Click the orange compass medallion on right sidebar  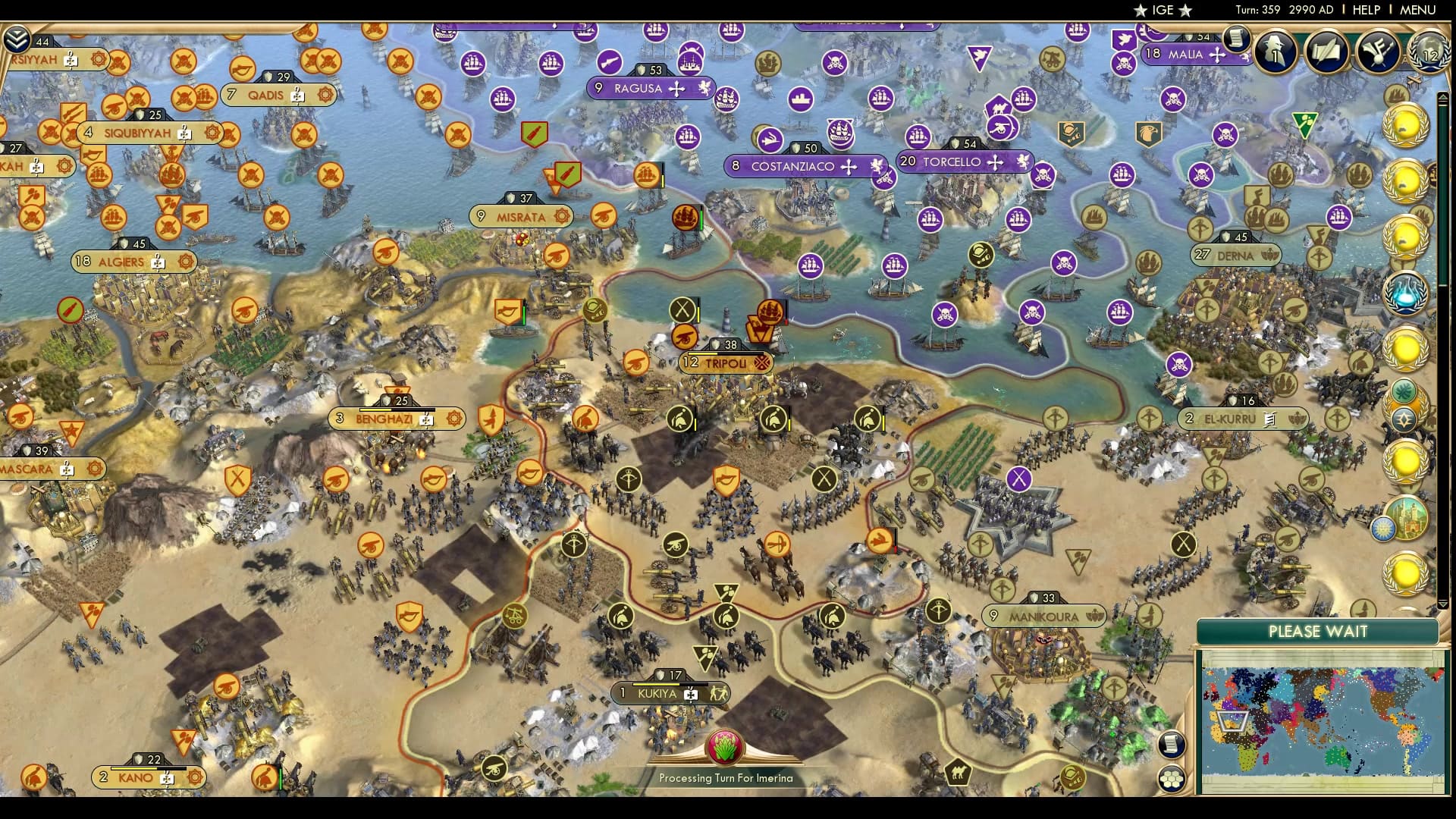[1405, 417]
